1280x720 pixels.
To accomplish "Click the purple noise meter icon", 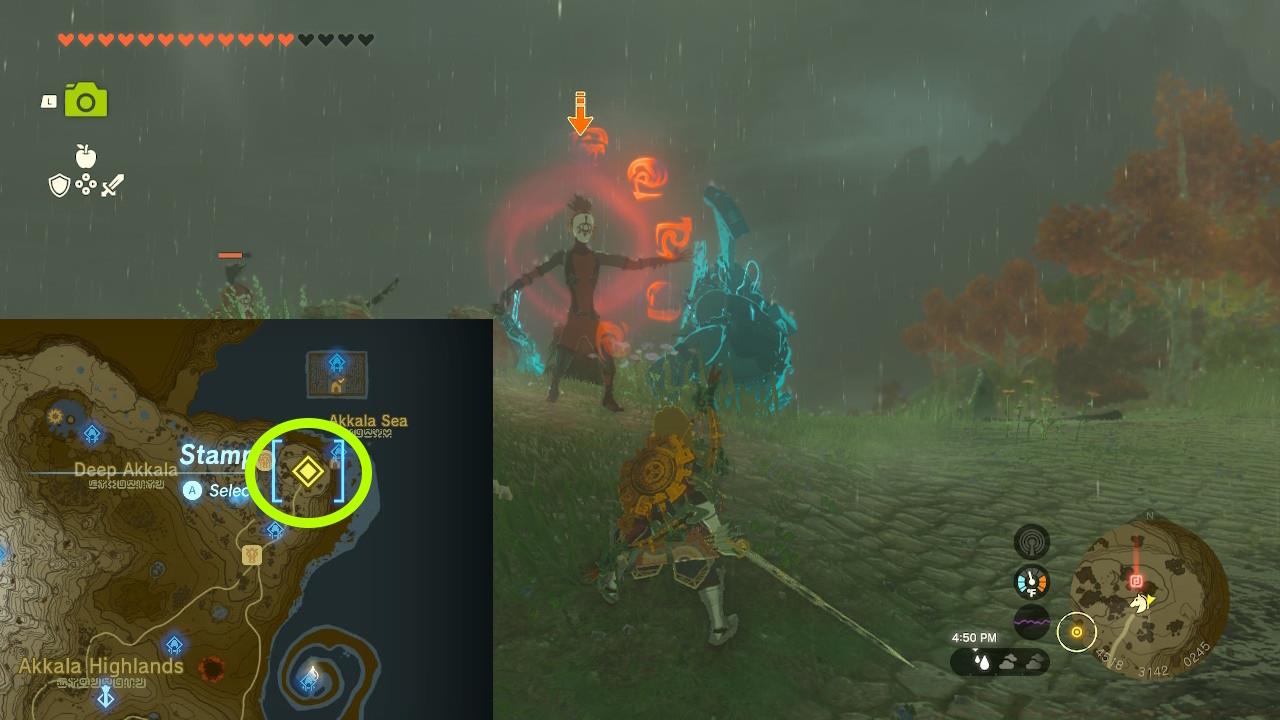I will pos(1031,620).
